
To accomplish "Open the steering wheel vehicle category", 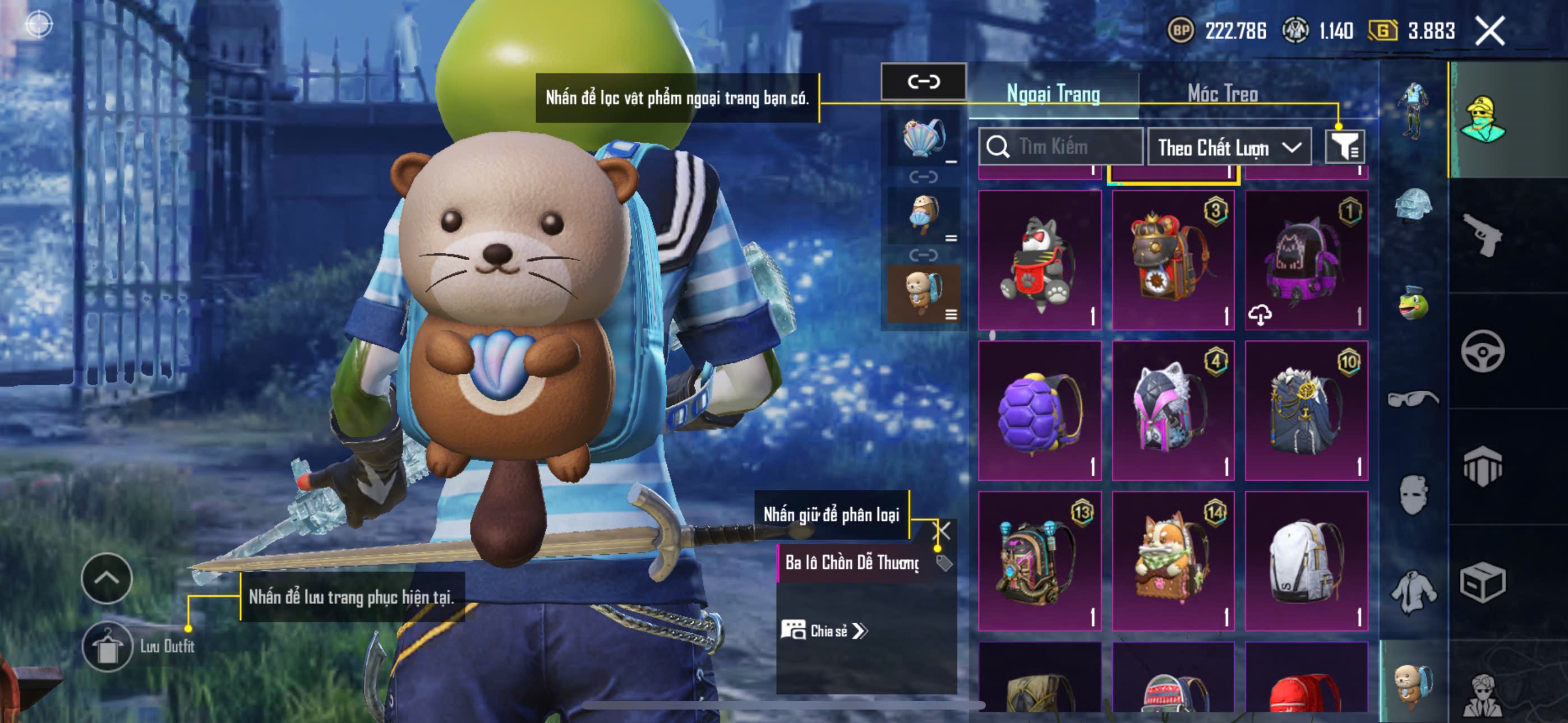I will pos(1482,351).
